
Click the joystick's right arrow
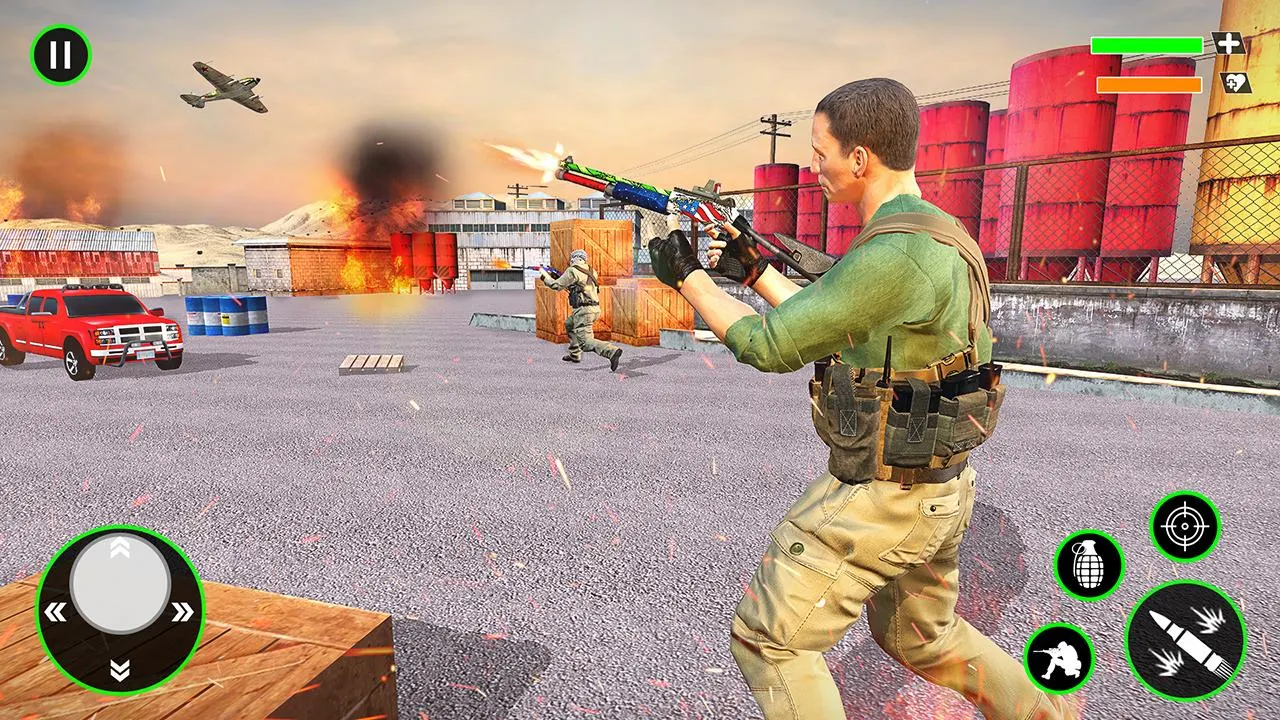(182, 611)
